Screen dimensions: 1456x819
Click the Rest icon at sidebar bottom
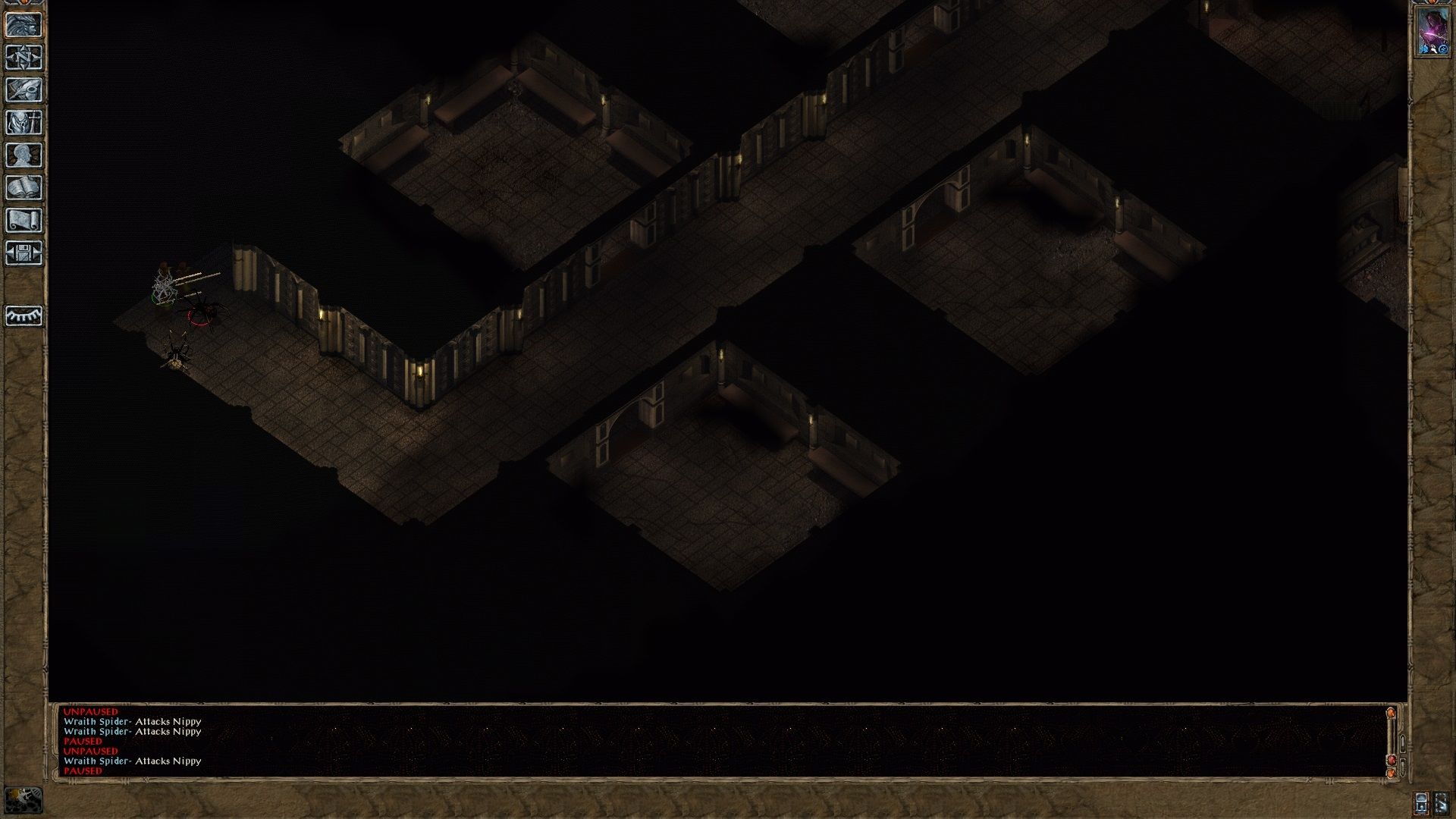pyautogui.click(x=21, y=315)
